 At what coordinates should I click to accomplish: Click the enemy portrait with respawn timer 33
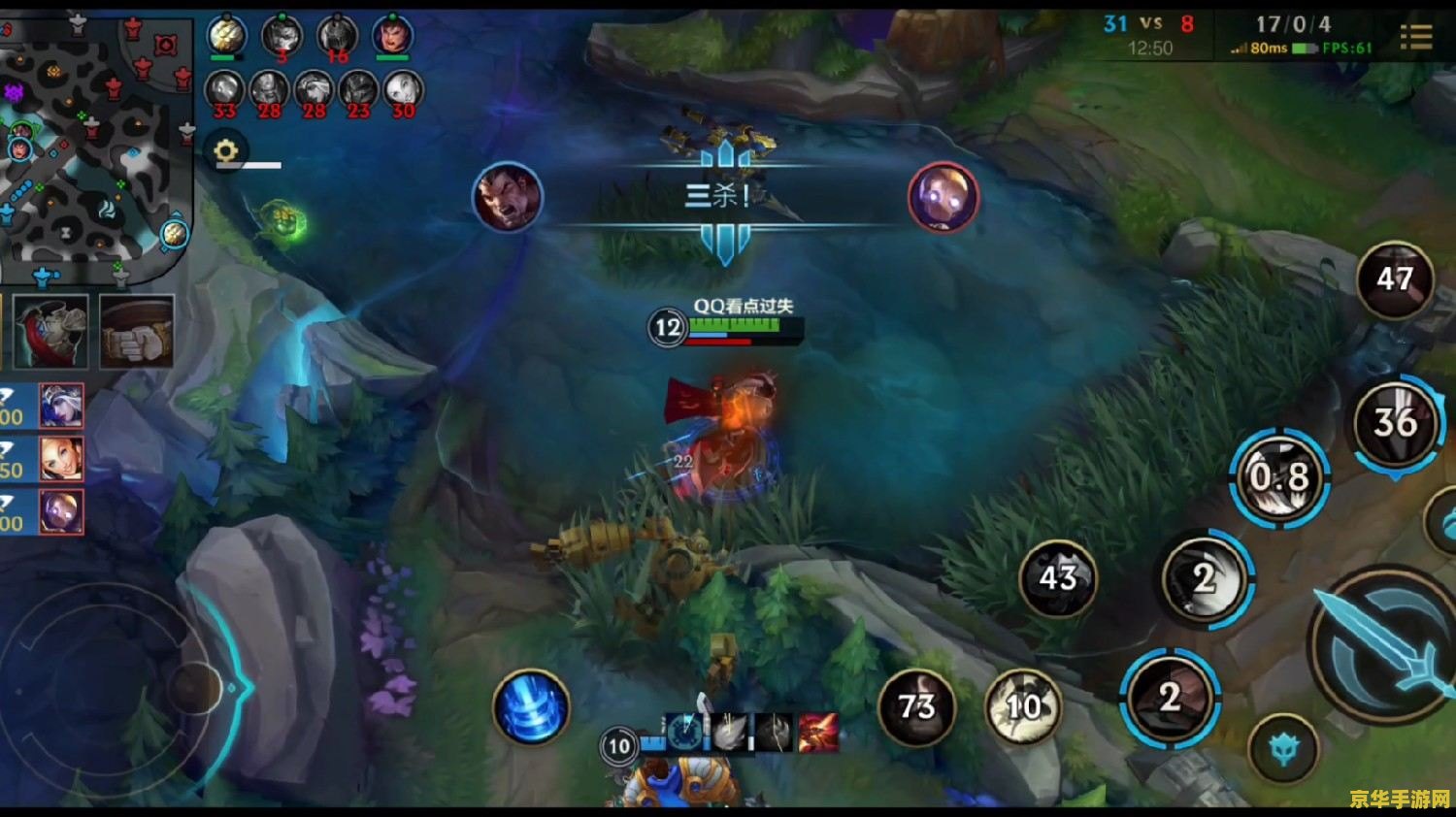[224, 92]
